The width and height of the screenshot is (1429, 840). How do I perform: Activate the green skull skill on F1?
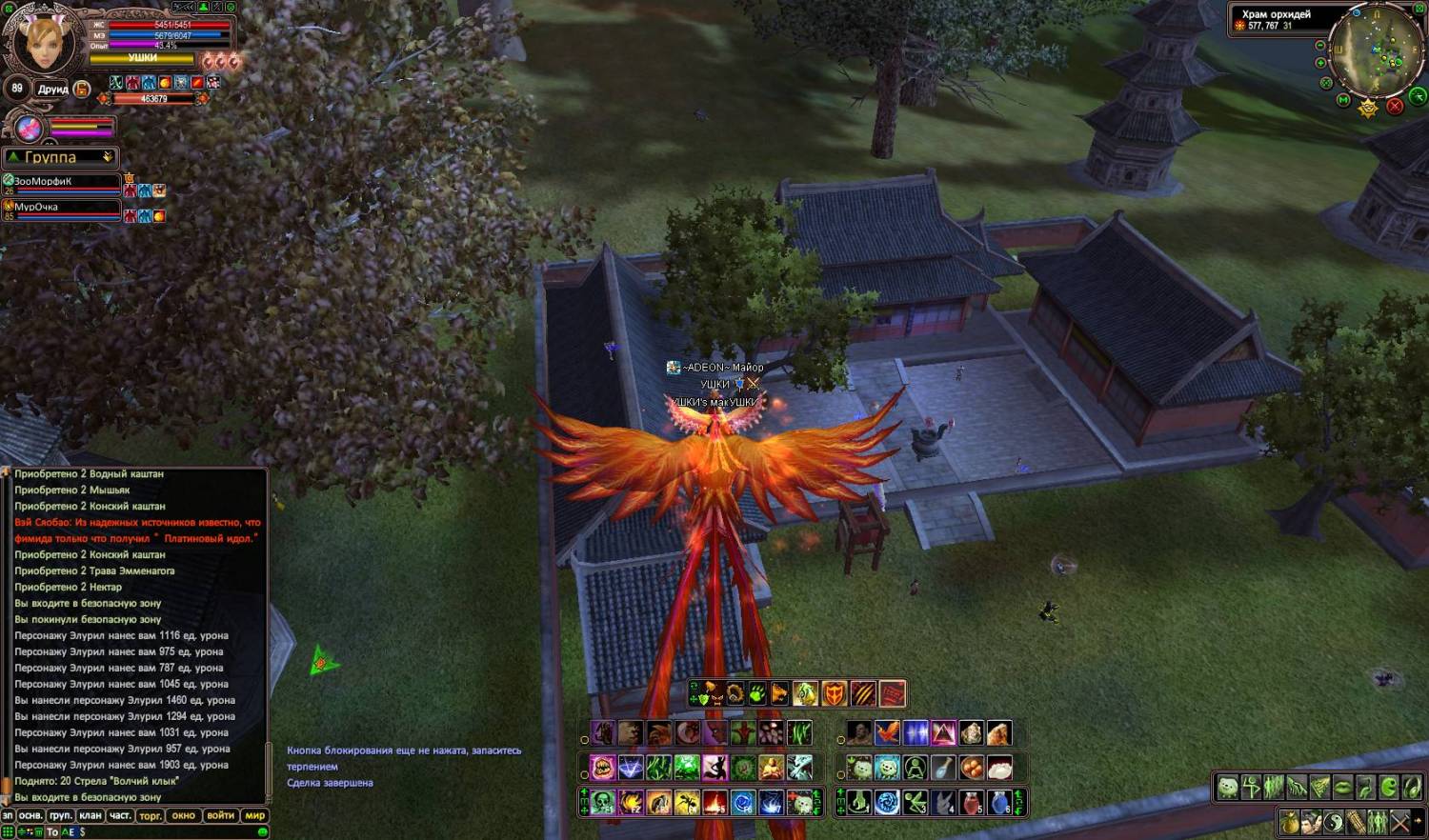[x=601, y=802]
